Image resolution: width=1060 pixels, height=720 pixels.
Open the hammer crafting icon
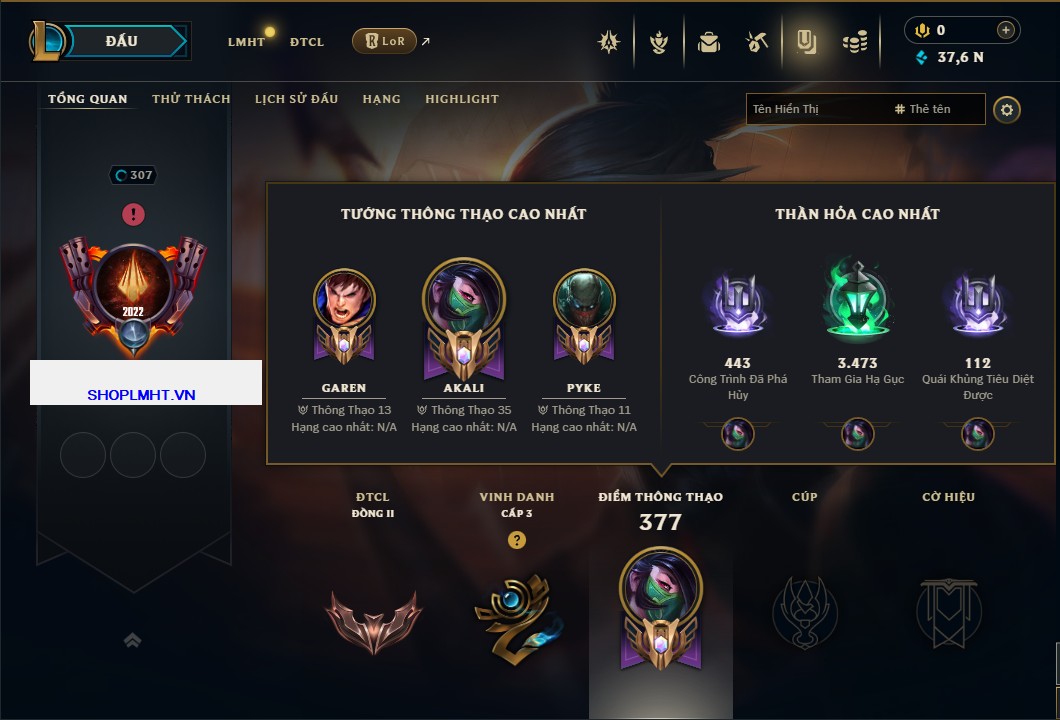[x=757, y=42]
